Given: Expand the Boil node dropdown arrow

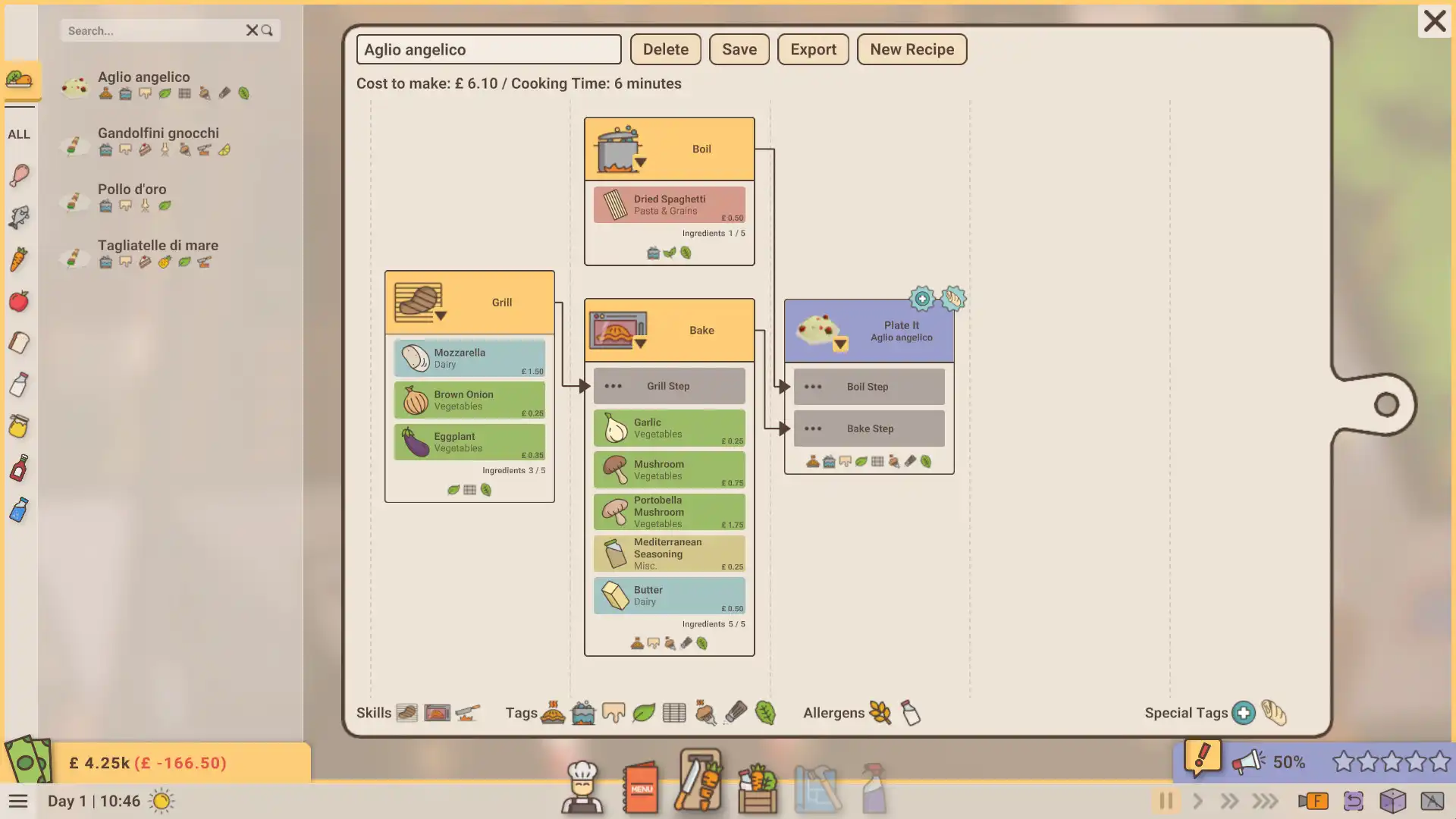Looking at the screenshot, I should (641, 162).
